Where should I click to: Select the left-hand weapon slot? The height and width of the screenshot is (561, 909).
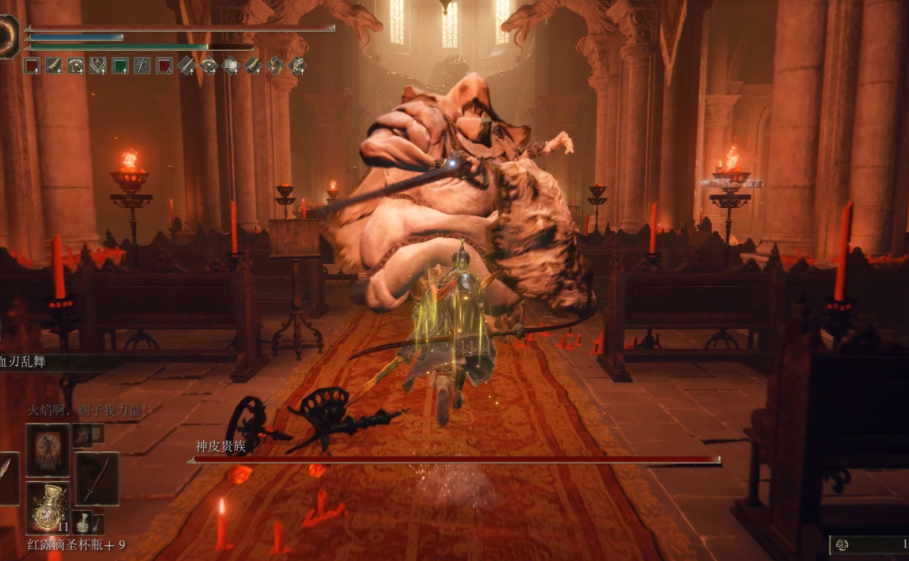[8, 478]
